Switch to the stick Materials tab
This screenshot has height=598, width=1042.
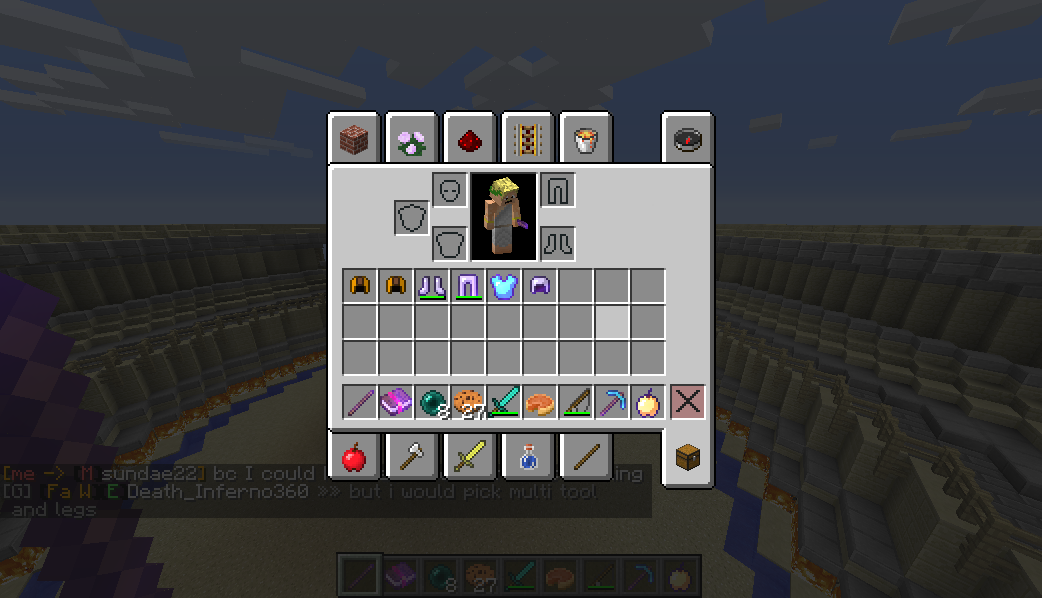[x=585, y=458]
